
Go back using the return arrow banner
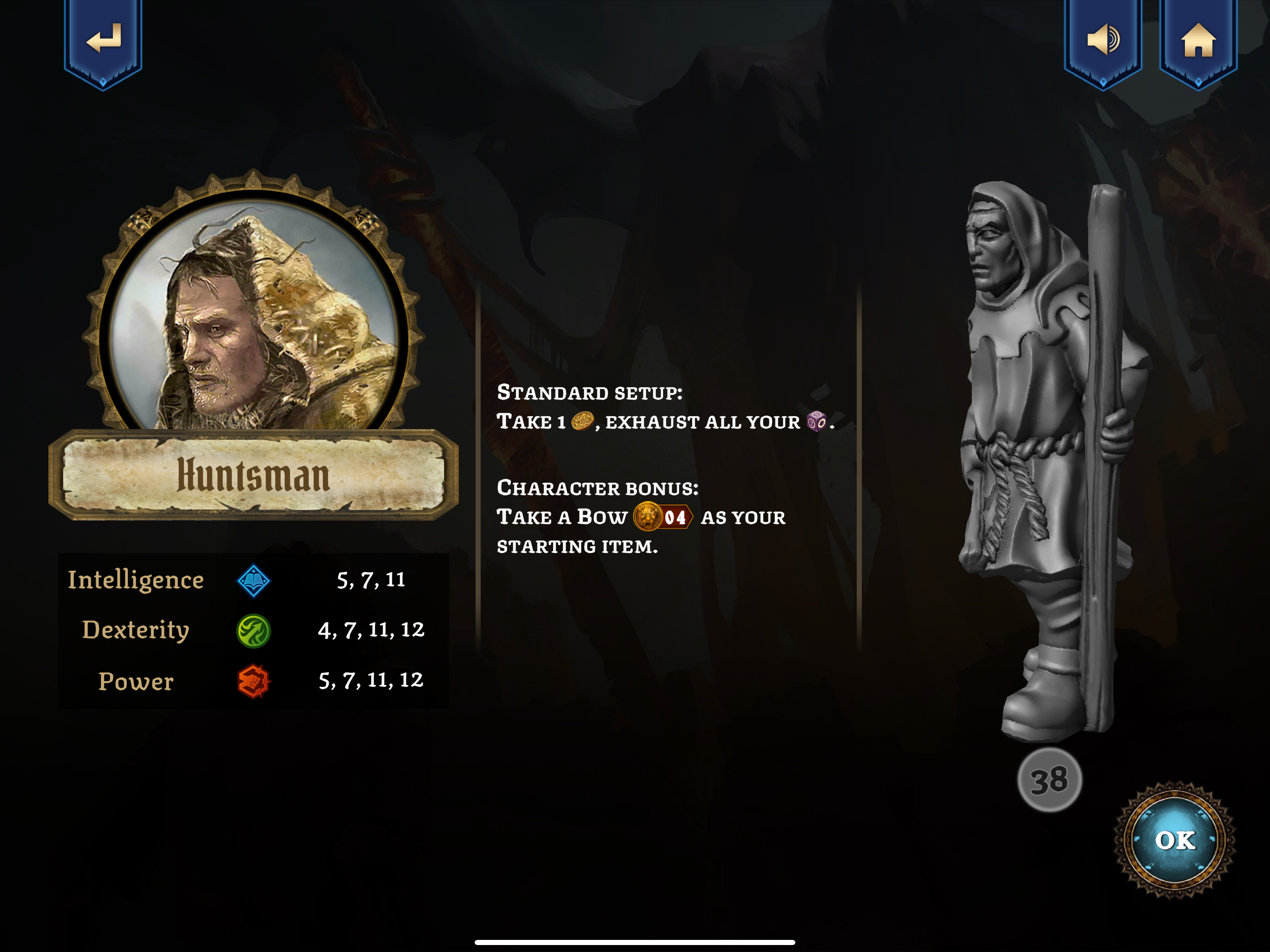tap(103, 40)
